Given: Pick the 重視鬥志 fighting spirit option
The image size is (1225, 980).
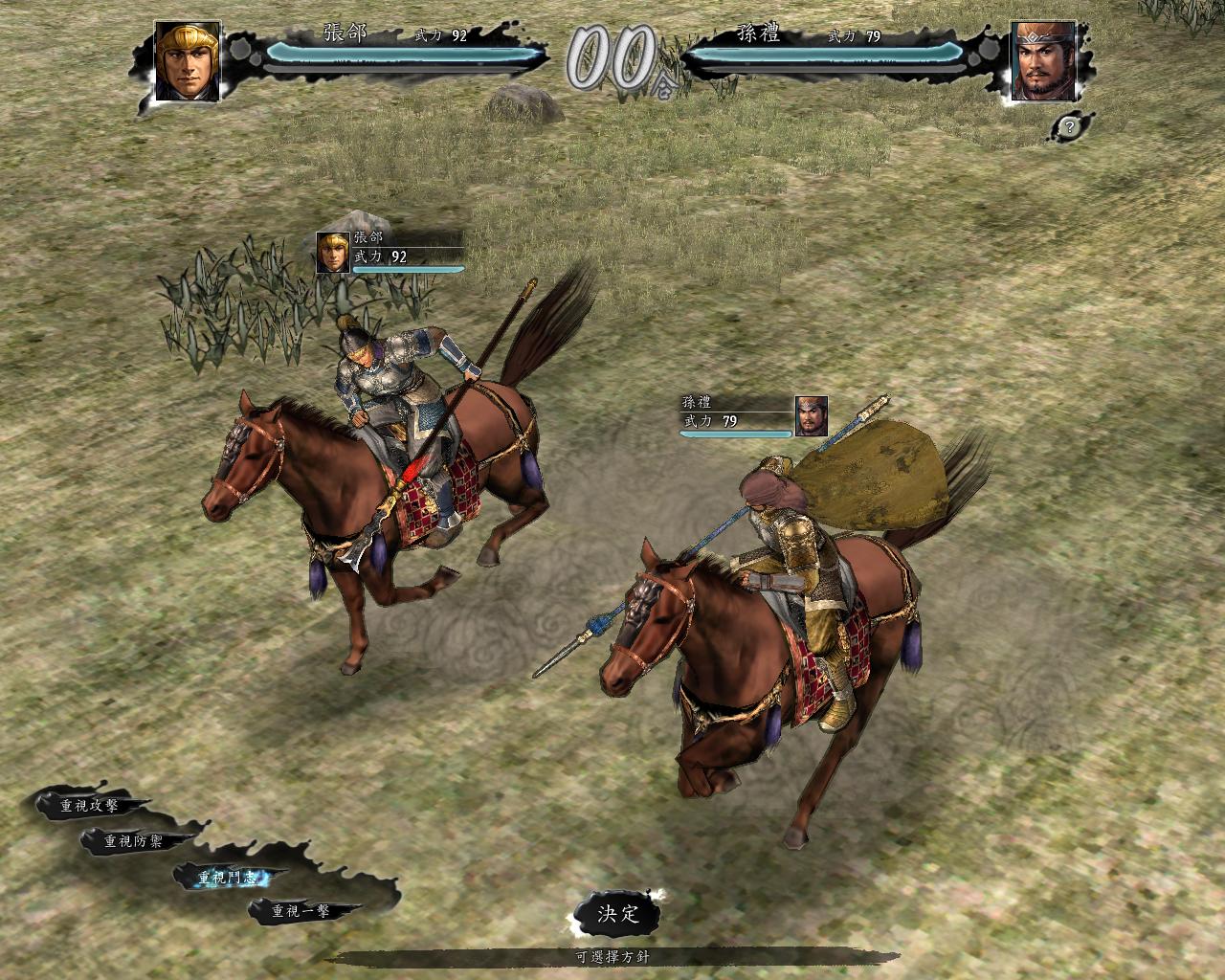Looking at the screenshot, I should (x=227, y=877).
